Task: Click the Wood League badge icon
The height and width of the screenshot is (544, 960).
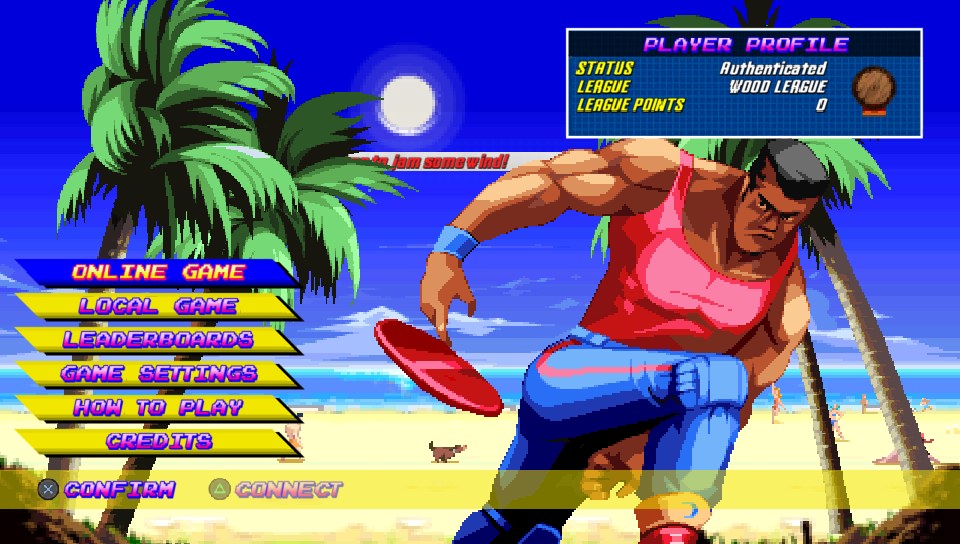Action: click(873, 88)
